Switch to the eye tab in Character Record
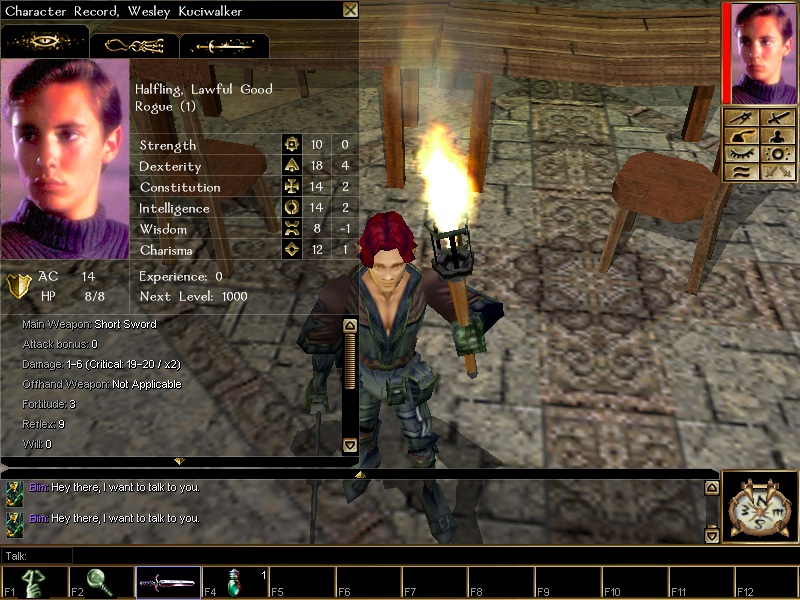The height and width of the screenshot is (600, 800). (x=44, y=44)
